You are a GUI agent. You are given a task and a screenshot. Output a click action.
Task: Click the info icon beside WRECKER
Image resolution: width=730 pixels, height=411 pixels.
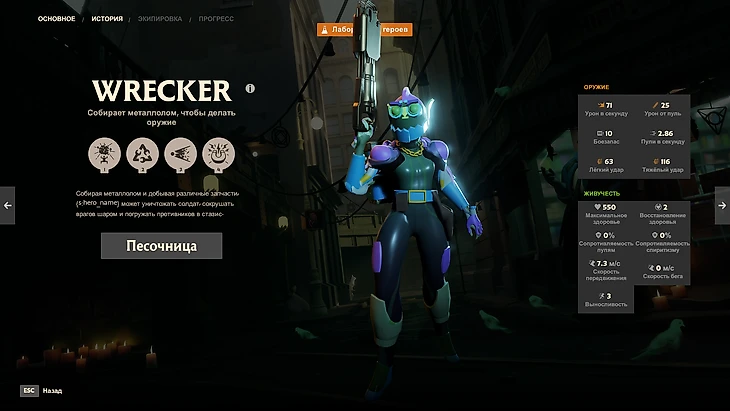point(250,88)
